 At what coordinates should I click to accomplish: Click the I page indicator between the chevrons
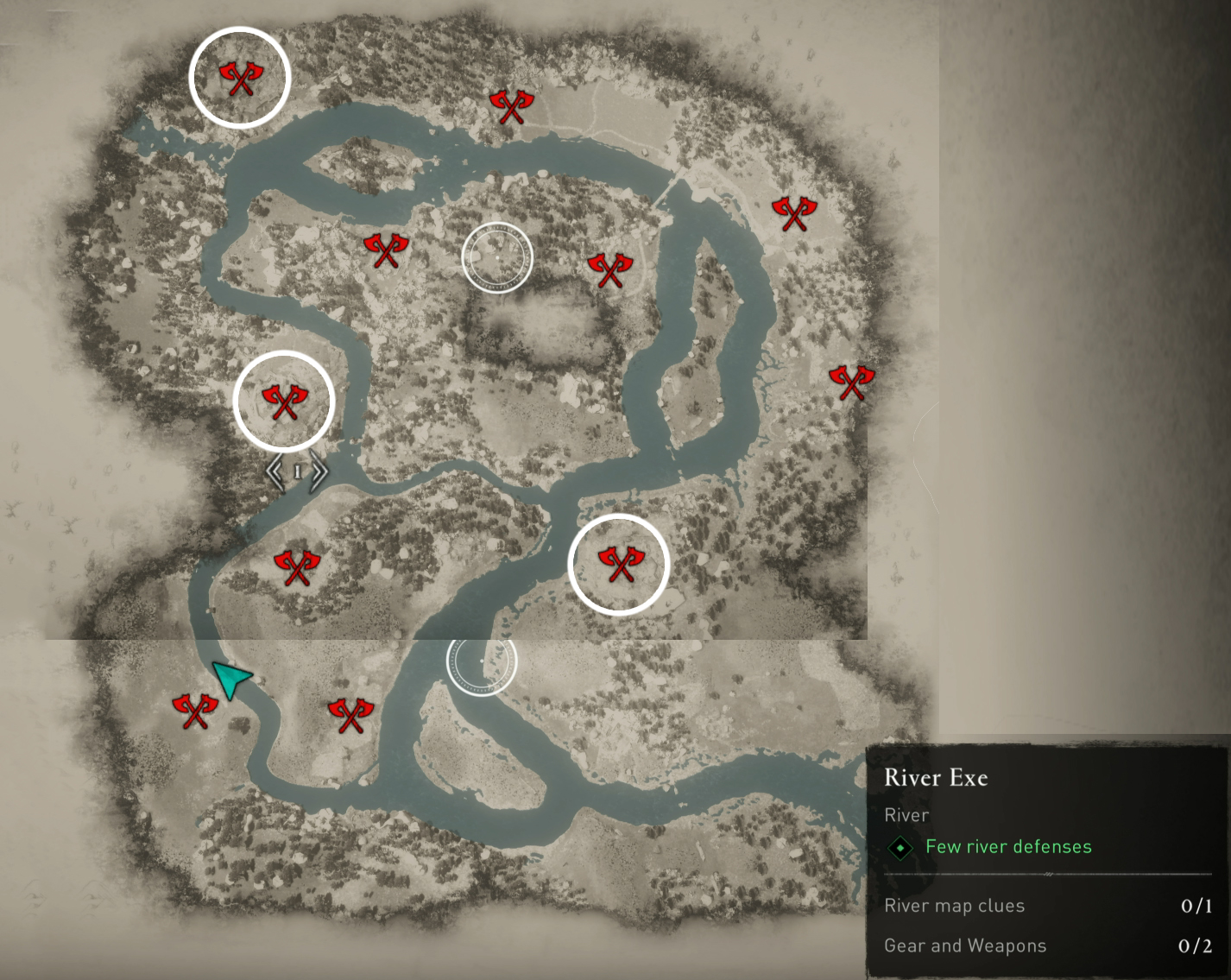[297, 471]
